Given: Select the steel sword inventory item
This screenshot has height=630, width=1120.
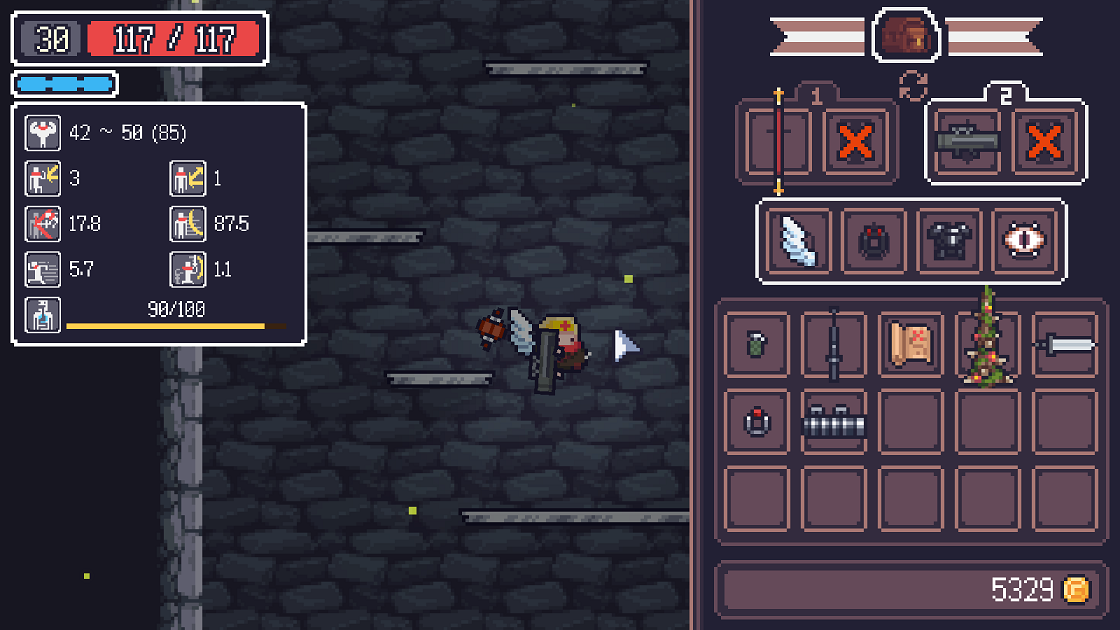Looking at the screenshot, I should (x=1063, y=344).
